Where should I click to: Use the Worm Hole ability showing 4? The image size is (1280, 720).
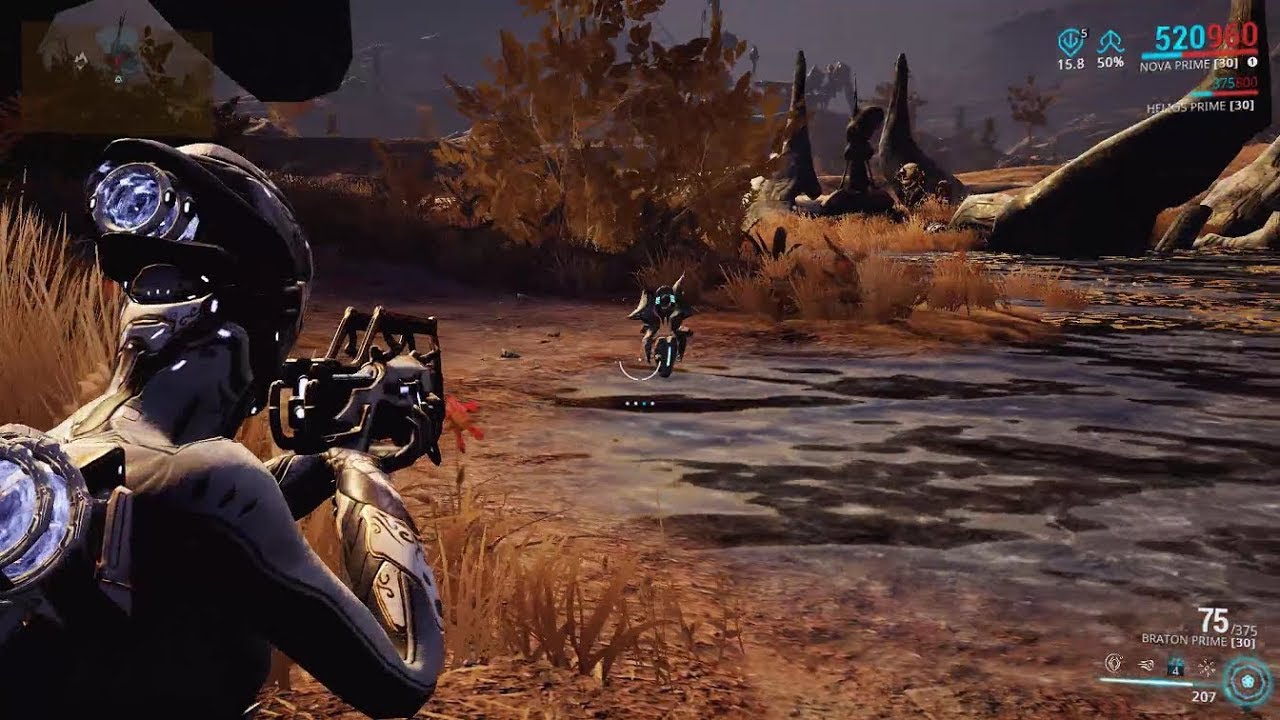click(1177, 664)
